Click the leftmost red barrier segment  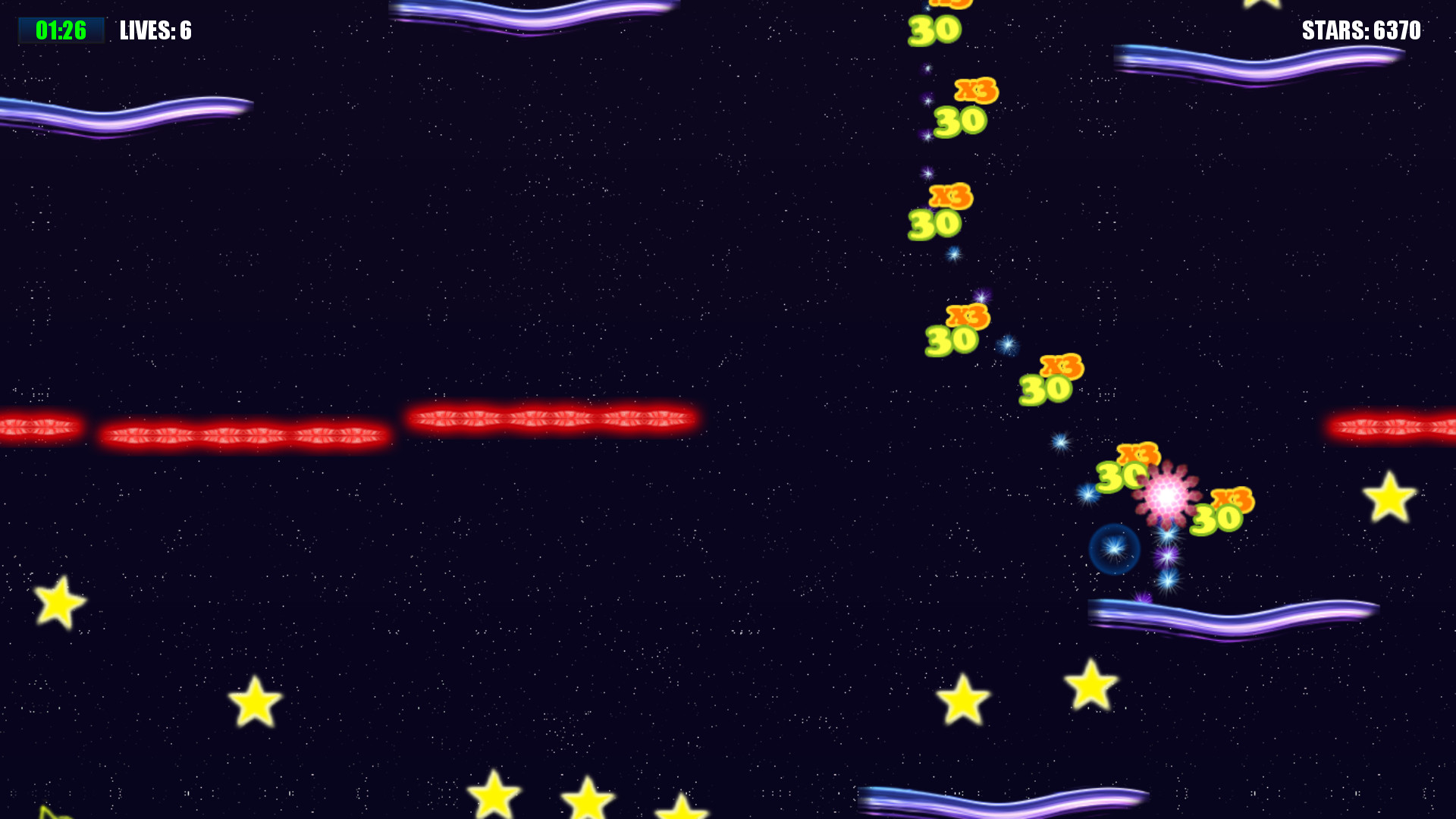[x=38, y=426]
